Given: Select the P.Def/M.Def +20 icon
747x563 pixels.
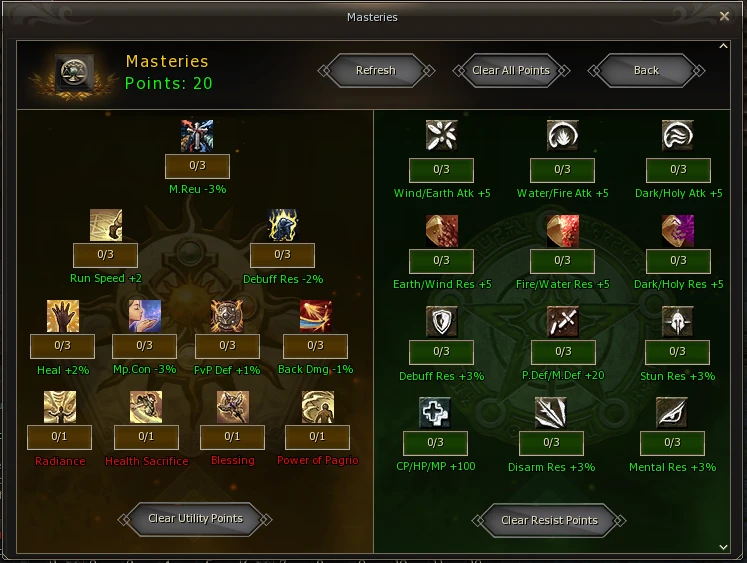Looking at the screenshot, I should tap(562, 322).
